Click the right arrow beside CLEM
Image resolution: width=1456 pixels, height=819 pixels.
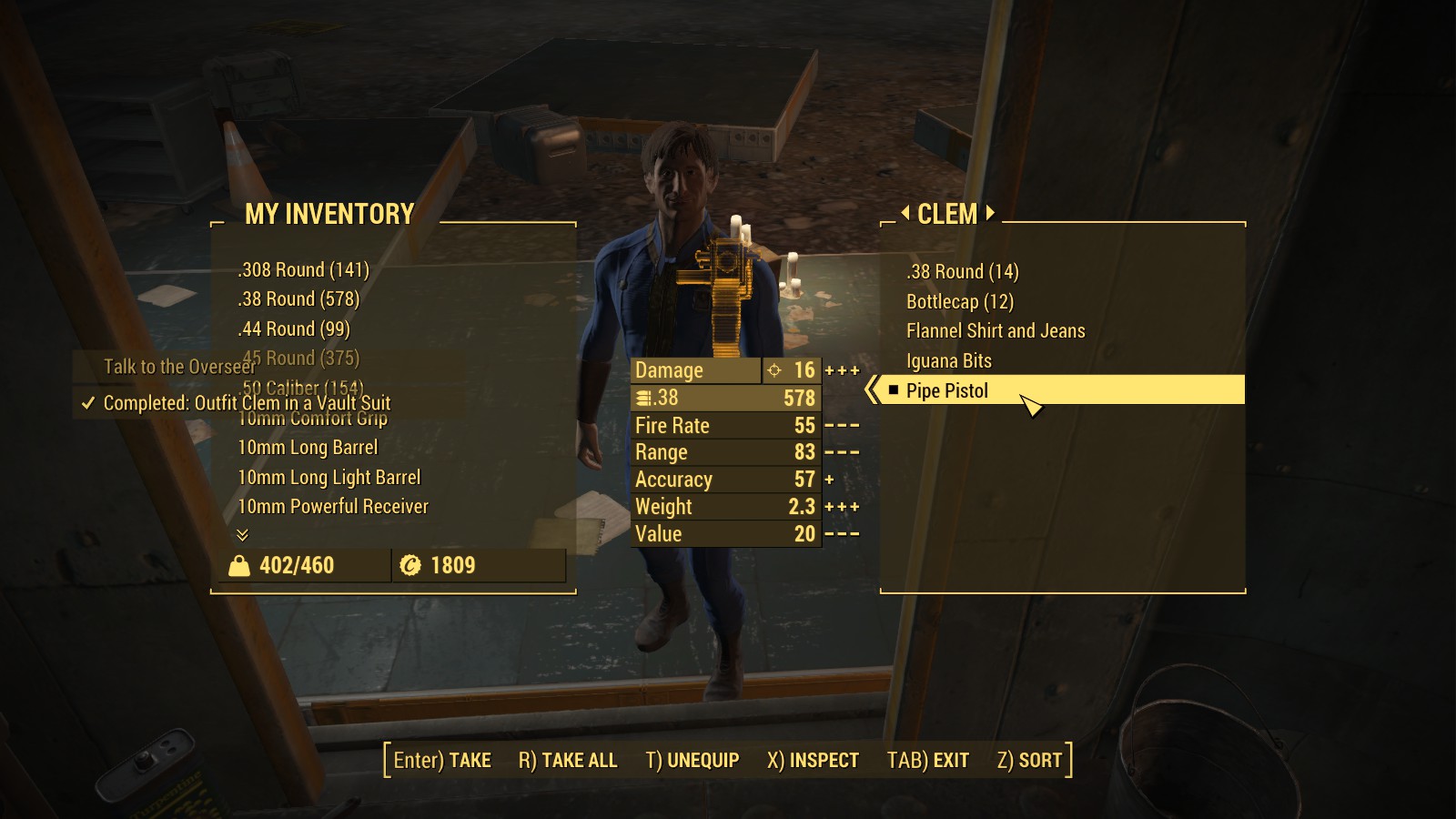[x=990, y=213]
